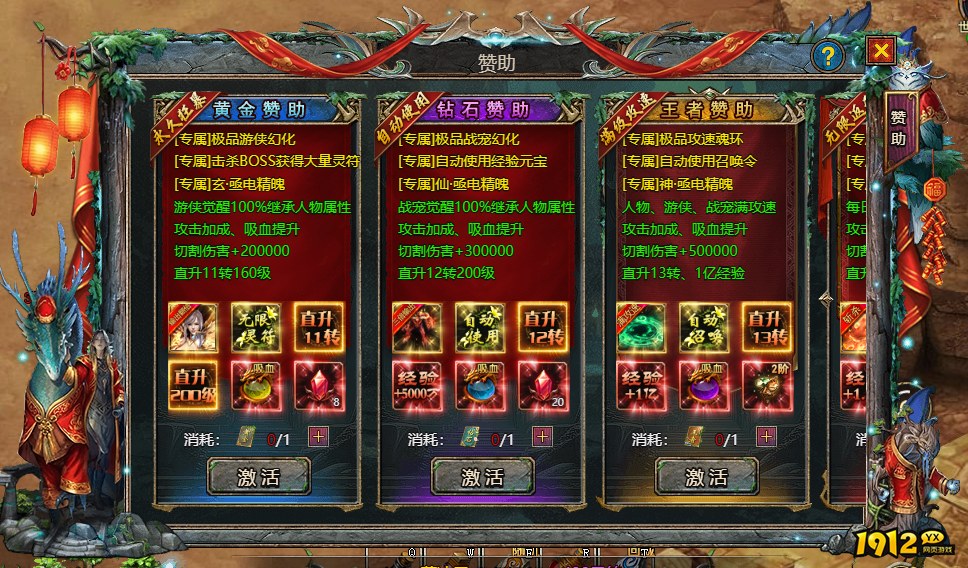The image size is (968, 568).
Task: Inspect the red gem reward with count 20
Action: click(543, 386)
